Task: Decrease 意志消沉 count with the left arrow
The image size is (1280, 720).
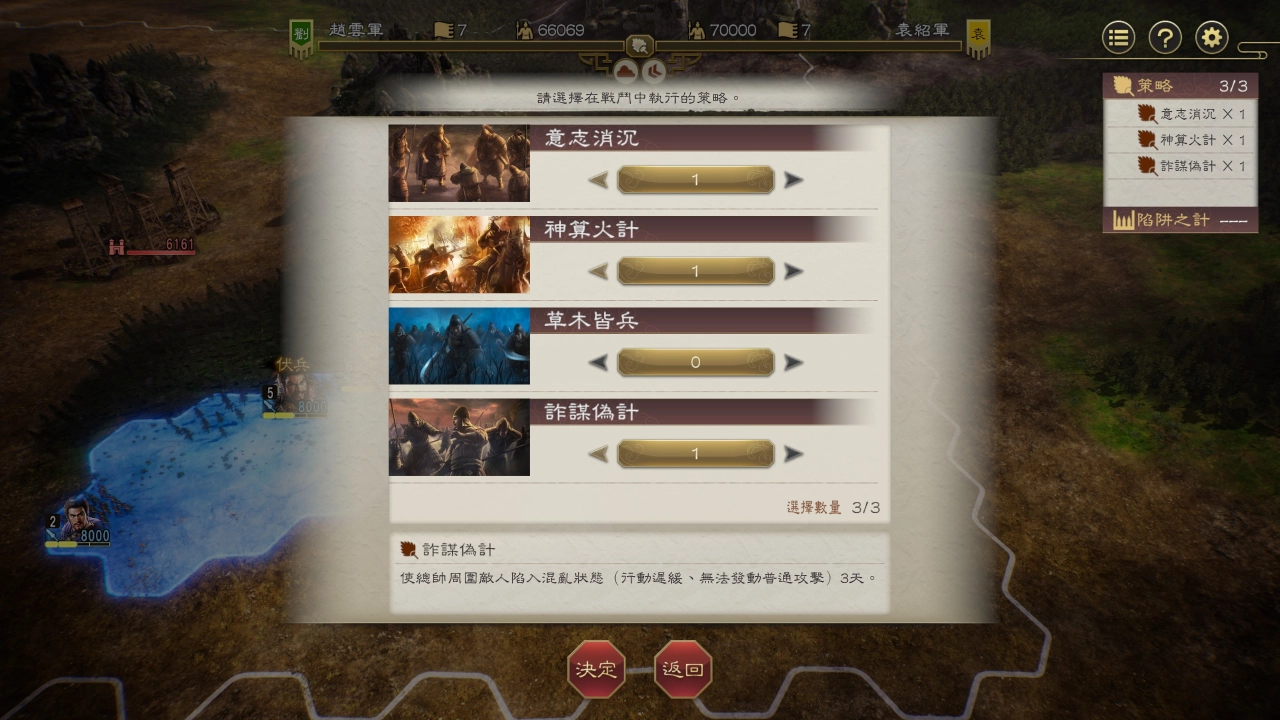Action: [599, 180]
